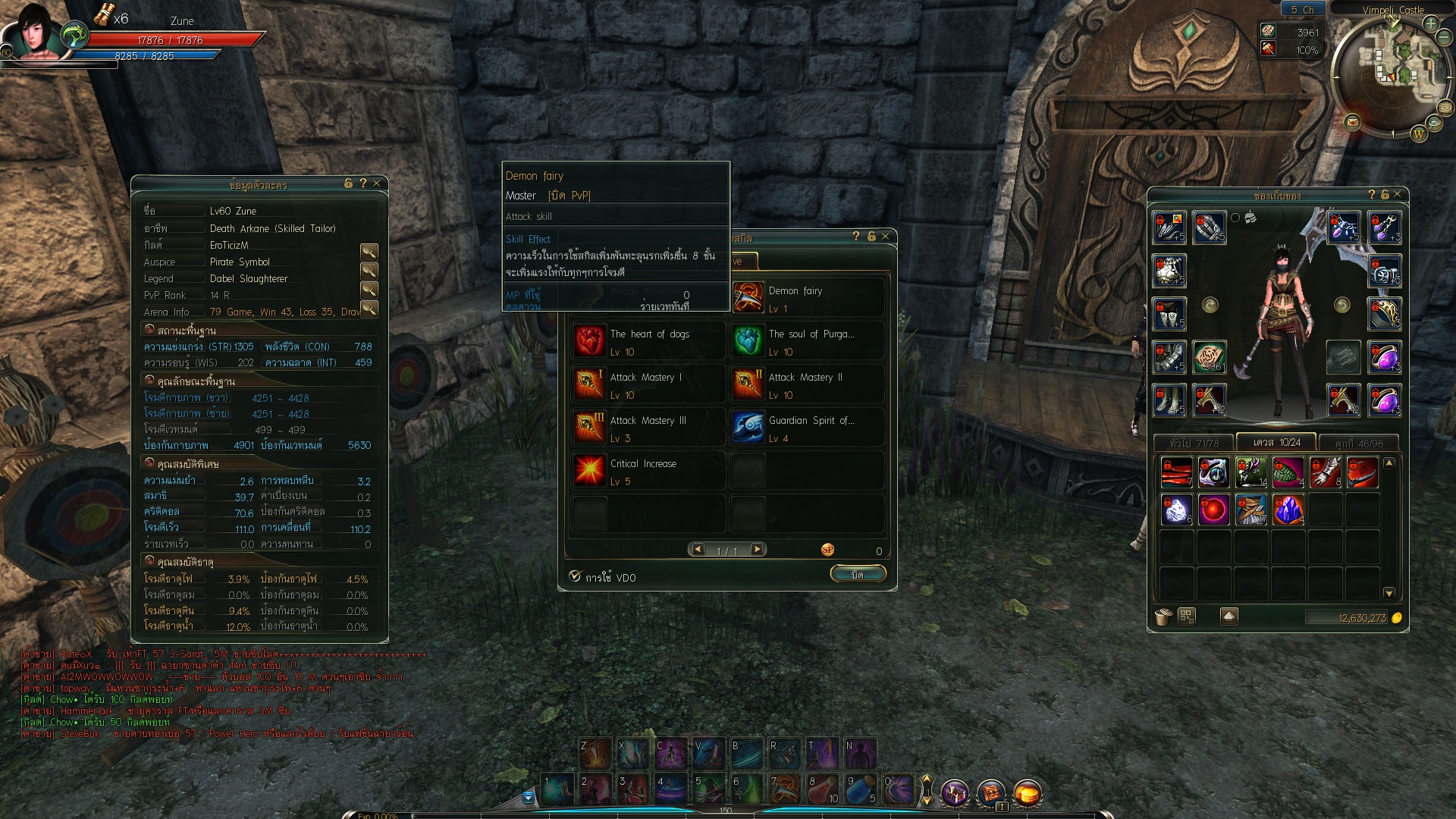
Task: Select the red orb inventory item
Action: coord(1213,510)
